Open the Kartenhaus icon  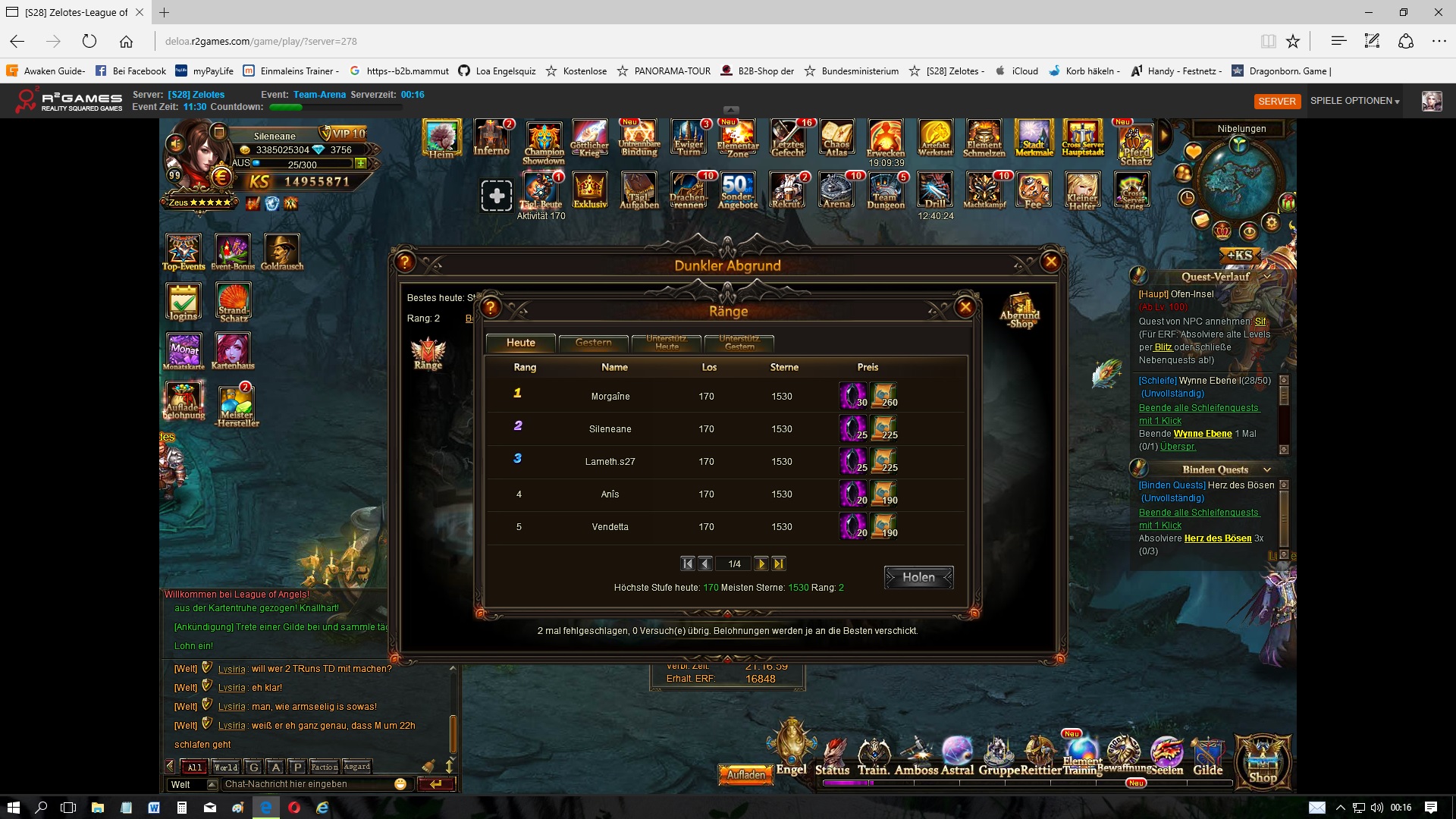(x=233, y=350)
